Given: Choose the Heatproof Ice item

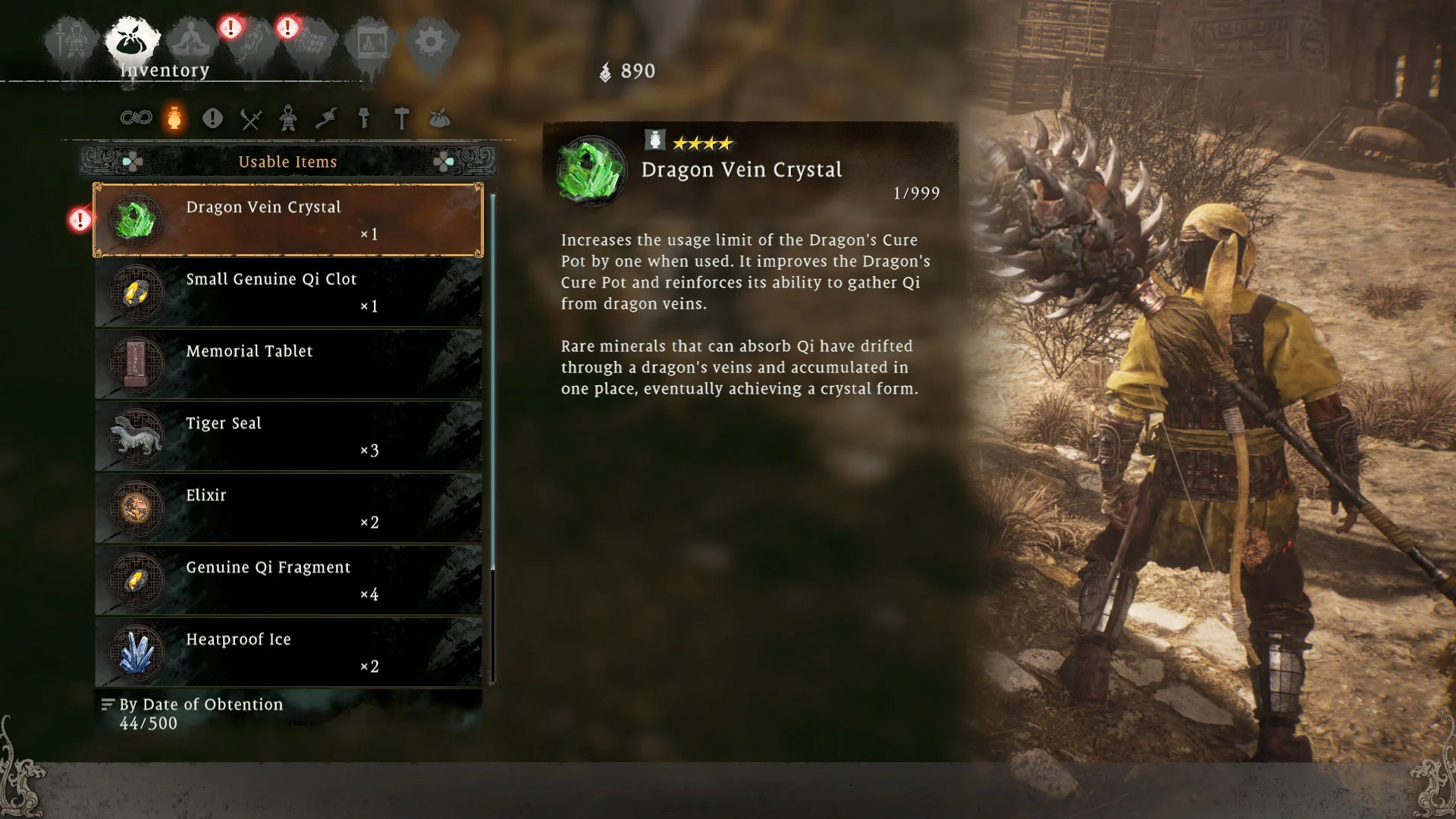Looking at the screenshot, I should click(x=288, y=652).
